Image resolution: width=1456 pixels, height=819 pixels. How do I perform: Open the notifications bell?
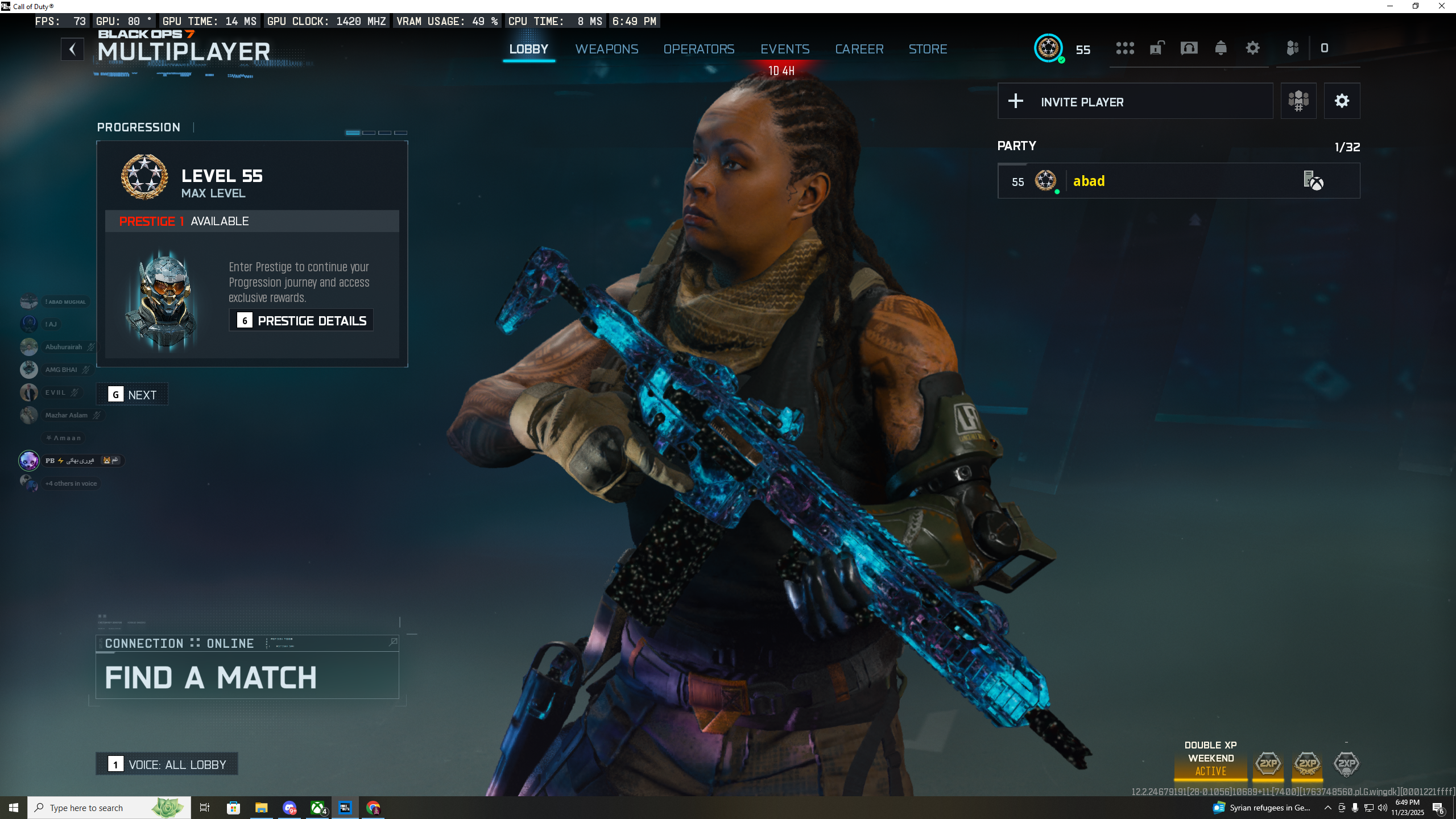click(1221, 48)
